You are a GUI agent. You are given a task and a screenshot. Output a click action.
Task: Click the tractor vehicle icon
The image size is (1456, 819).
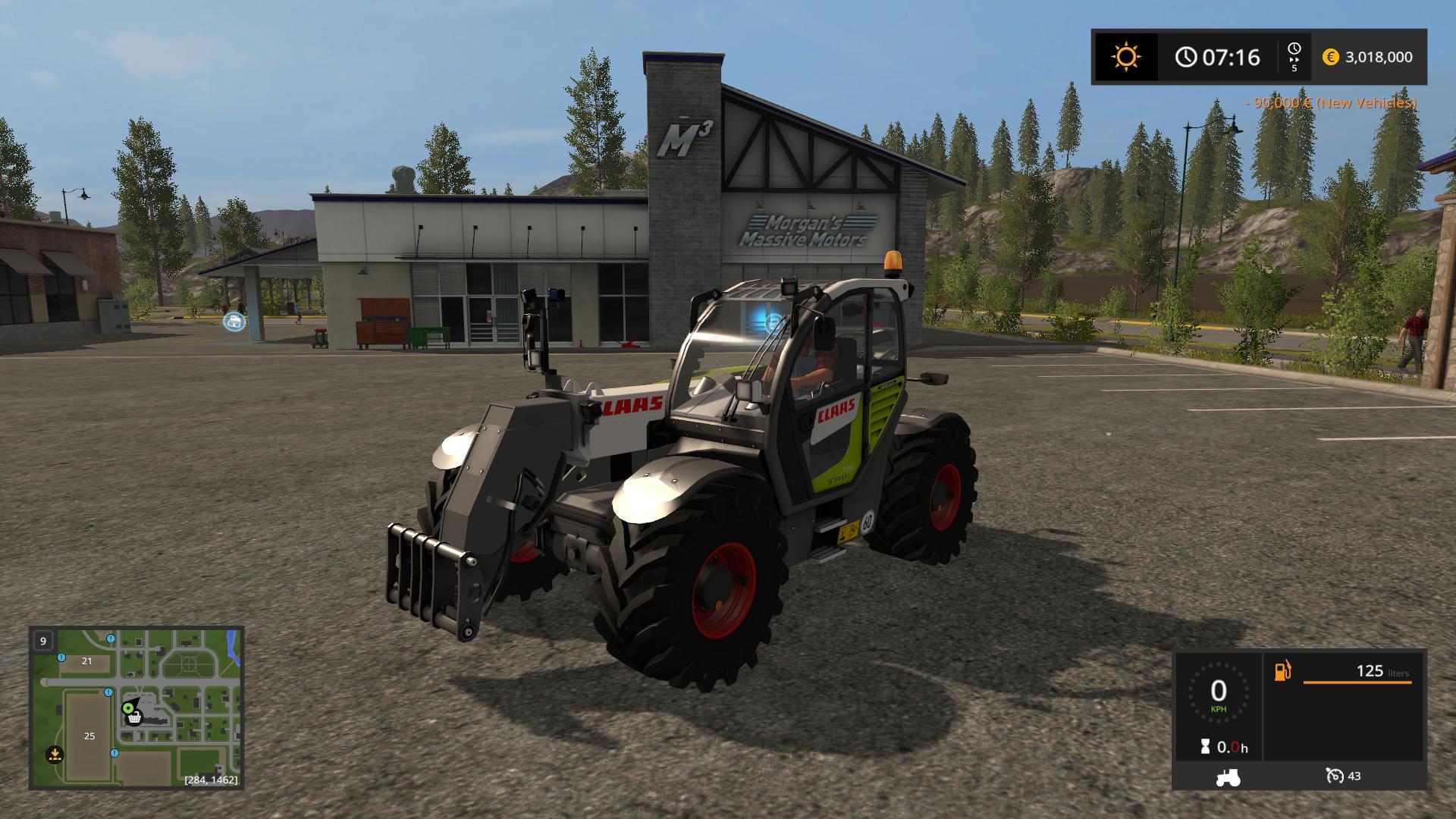(x=1228, y=777)
